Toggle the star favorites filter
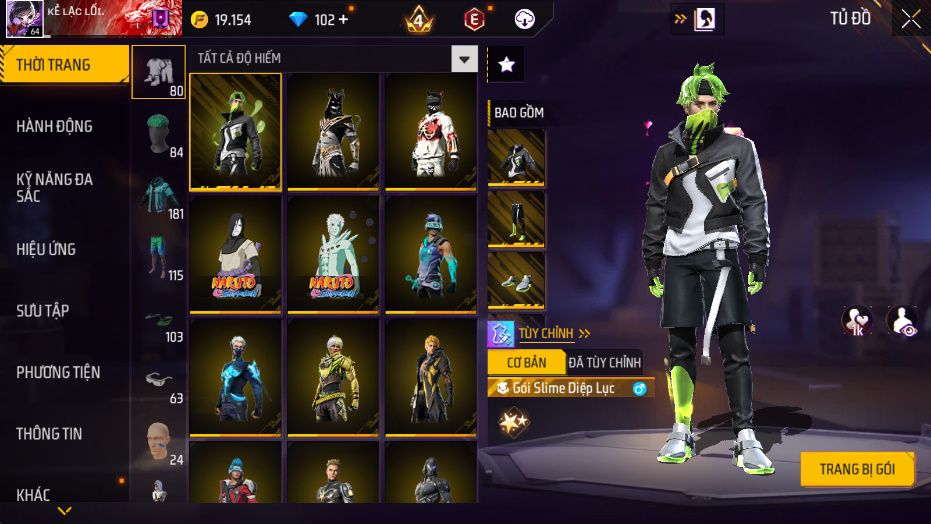The image size is (931, 524). 506,65
